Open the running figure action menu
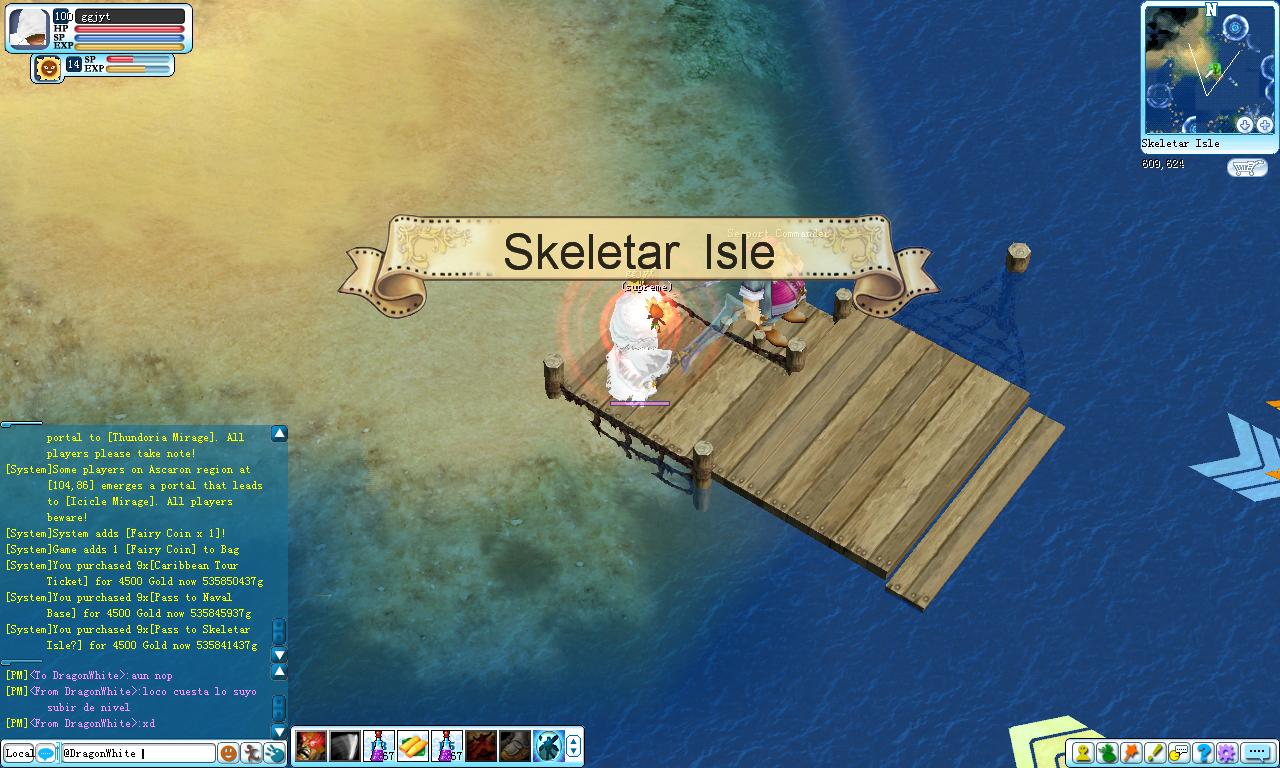Viewport: 1280px width, 768px height. pos(251,753)
